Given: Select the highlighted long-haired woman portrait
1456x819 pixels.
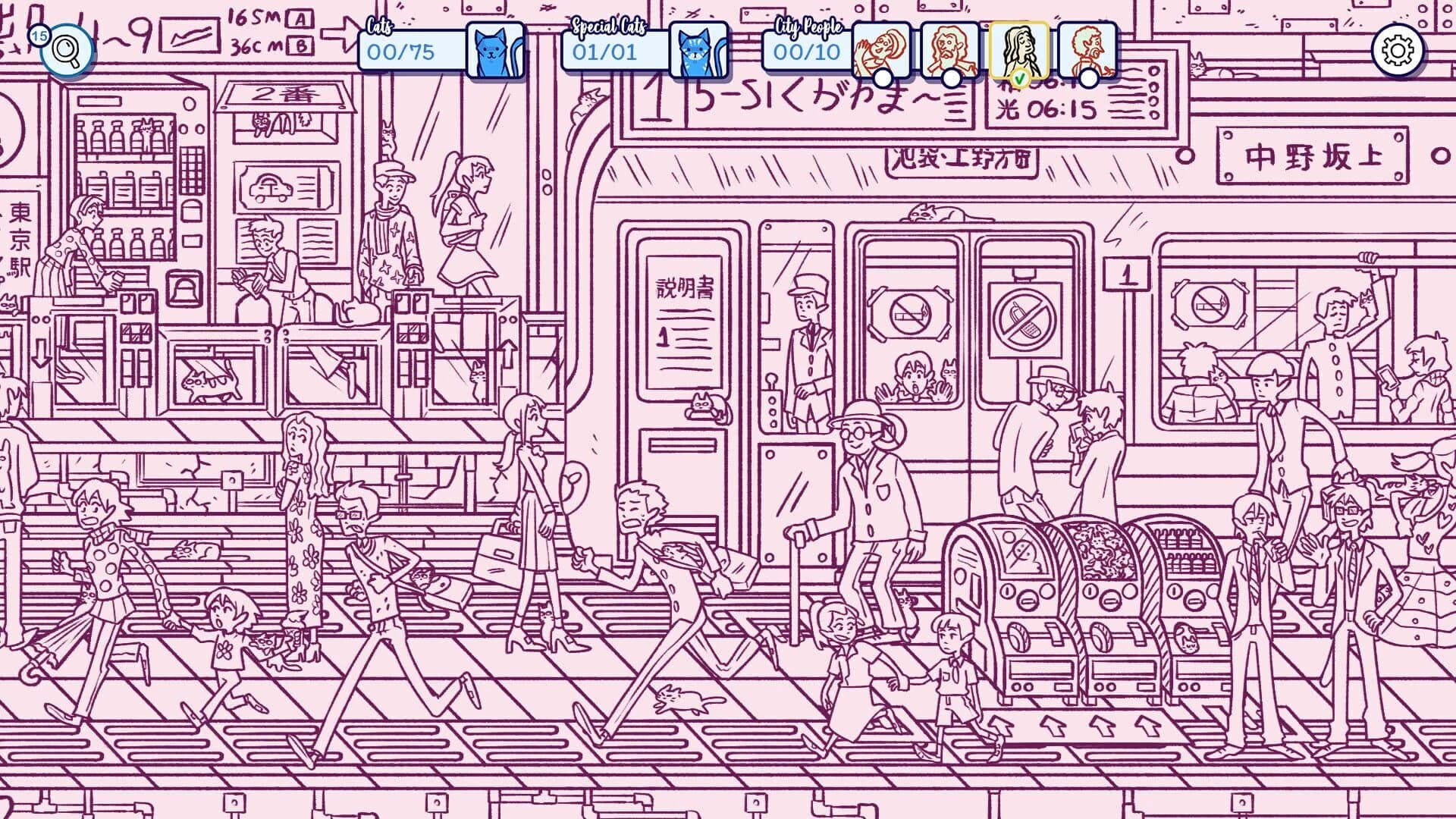Looking at the screenshot, I should click(1020, 47).
